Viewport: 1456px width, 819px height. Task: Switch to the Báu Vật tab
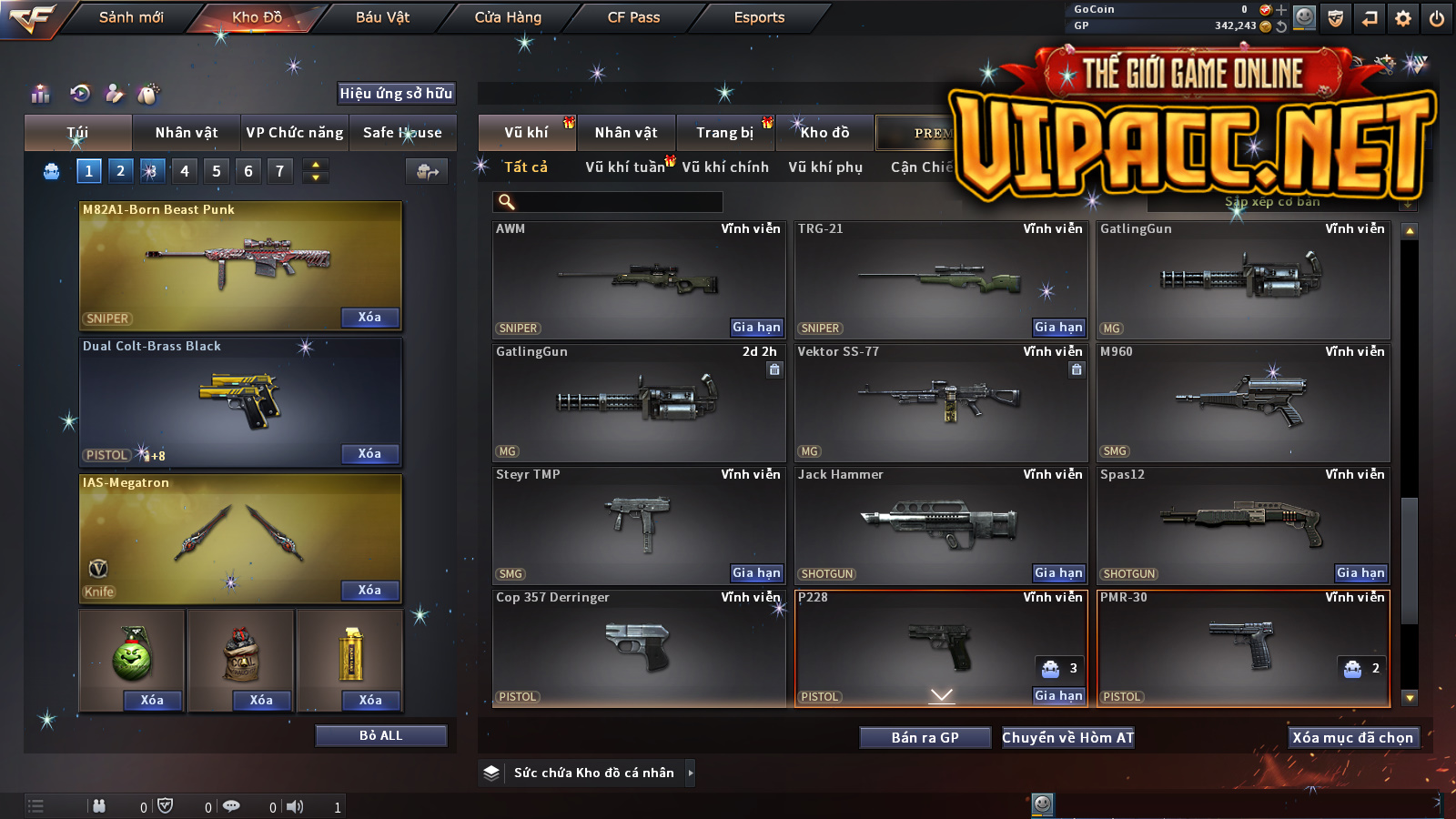(382, 17)
